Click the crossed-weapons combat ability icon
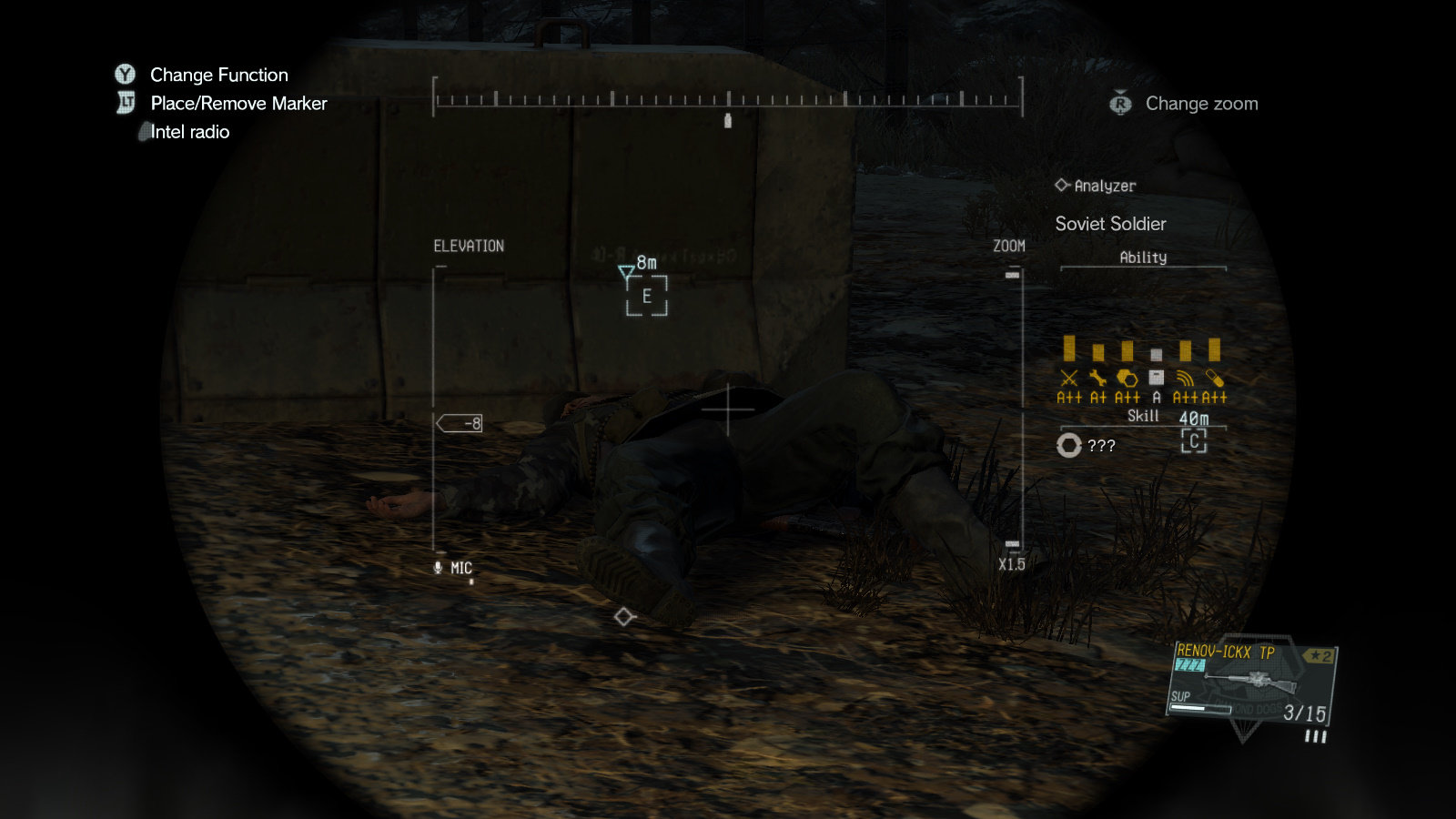Screen dimensions: 1456x819 tap(1069, 378)
